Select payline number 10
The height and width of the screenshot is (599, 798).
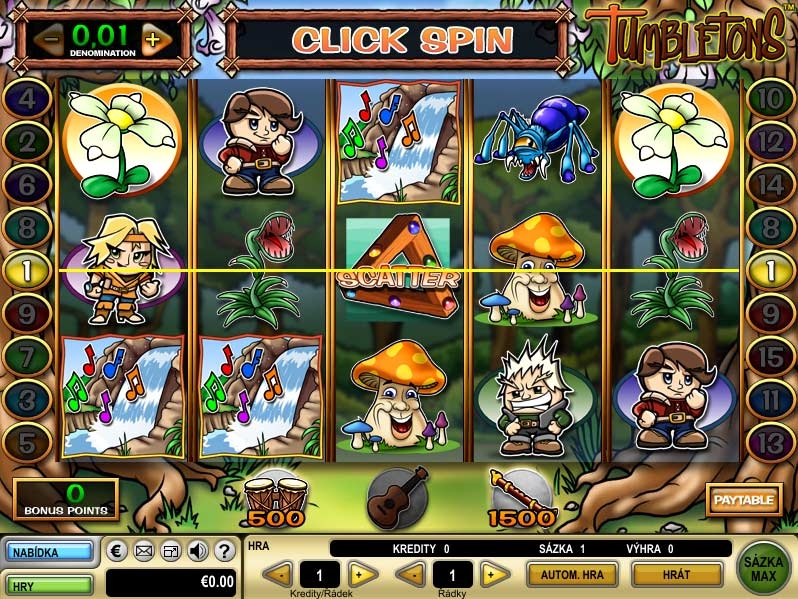click(769, 100)
